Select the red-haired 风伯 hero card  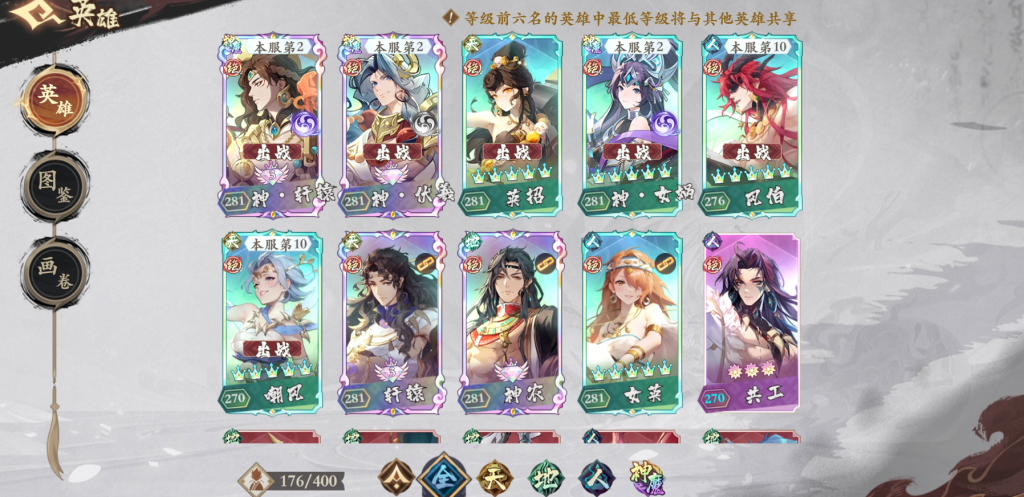tap(752, 125)
